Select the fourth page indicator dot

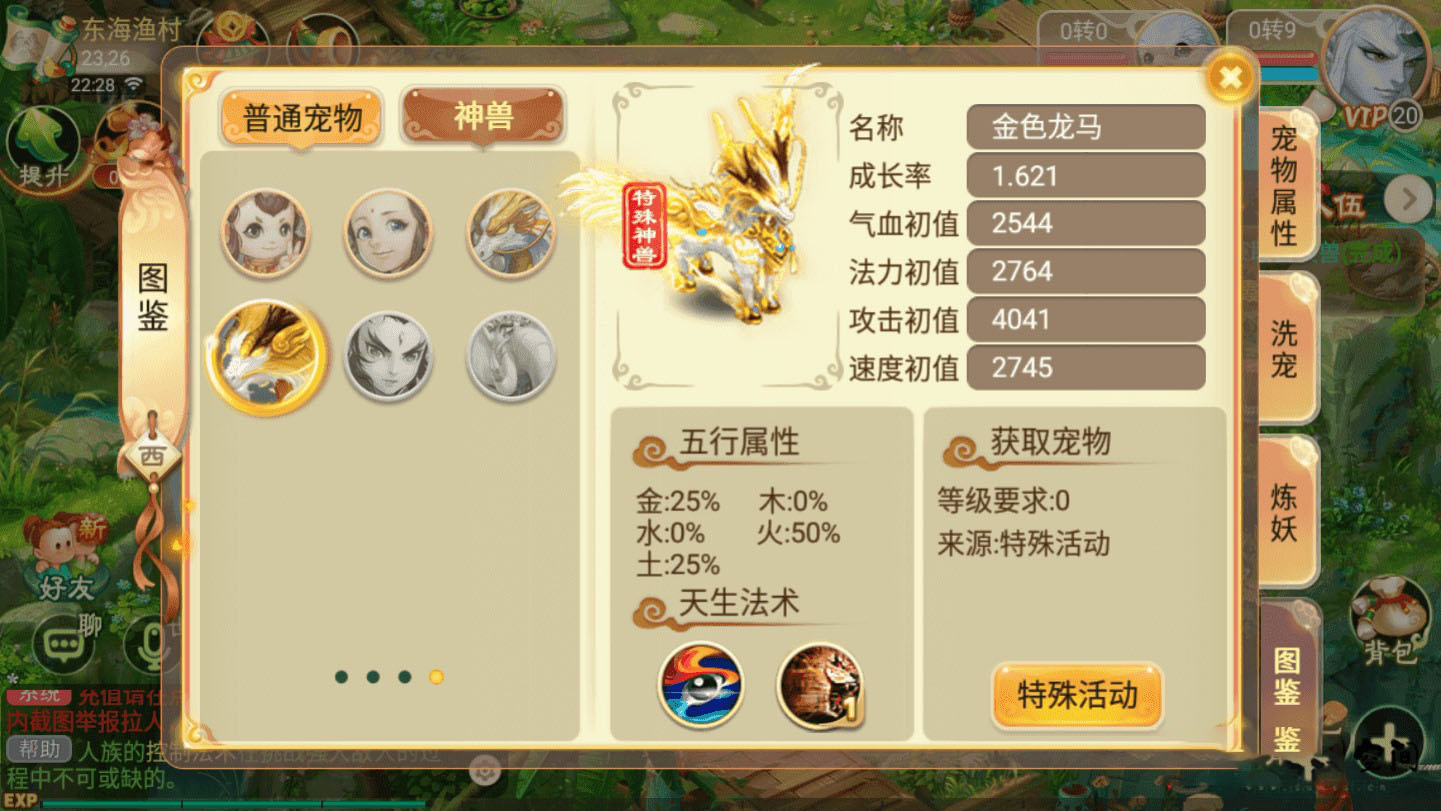point(437,677)
